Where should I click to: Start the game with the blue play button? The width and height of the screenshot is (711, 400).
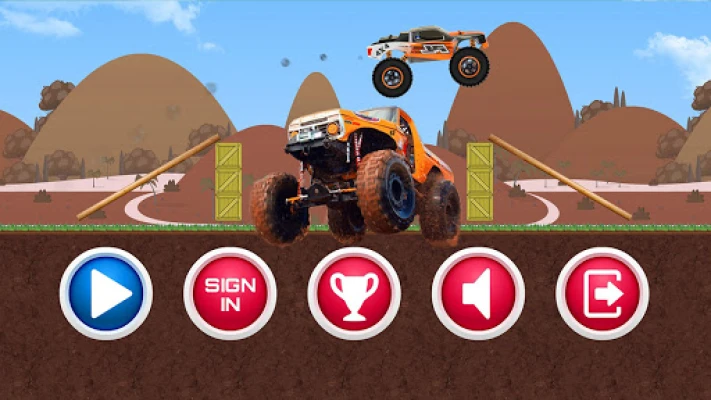106,294
